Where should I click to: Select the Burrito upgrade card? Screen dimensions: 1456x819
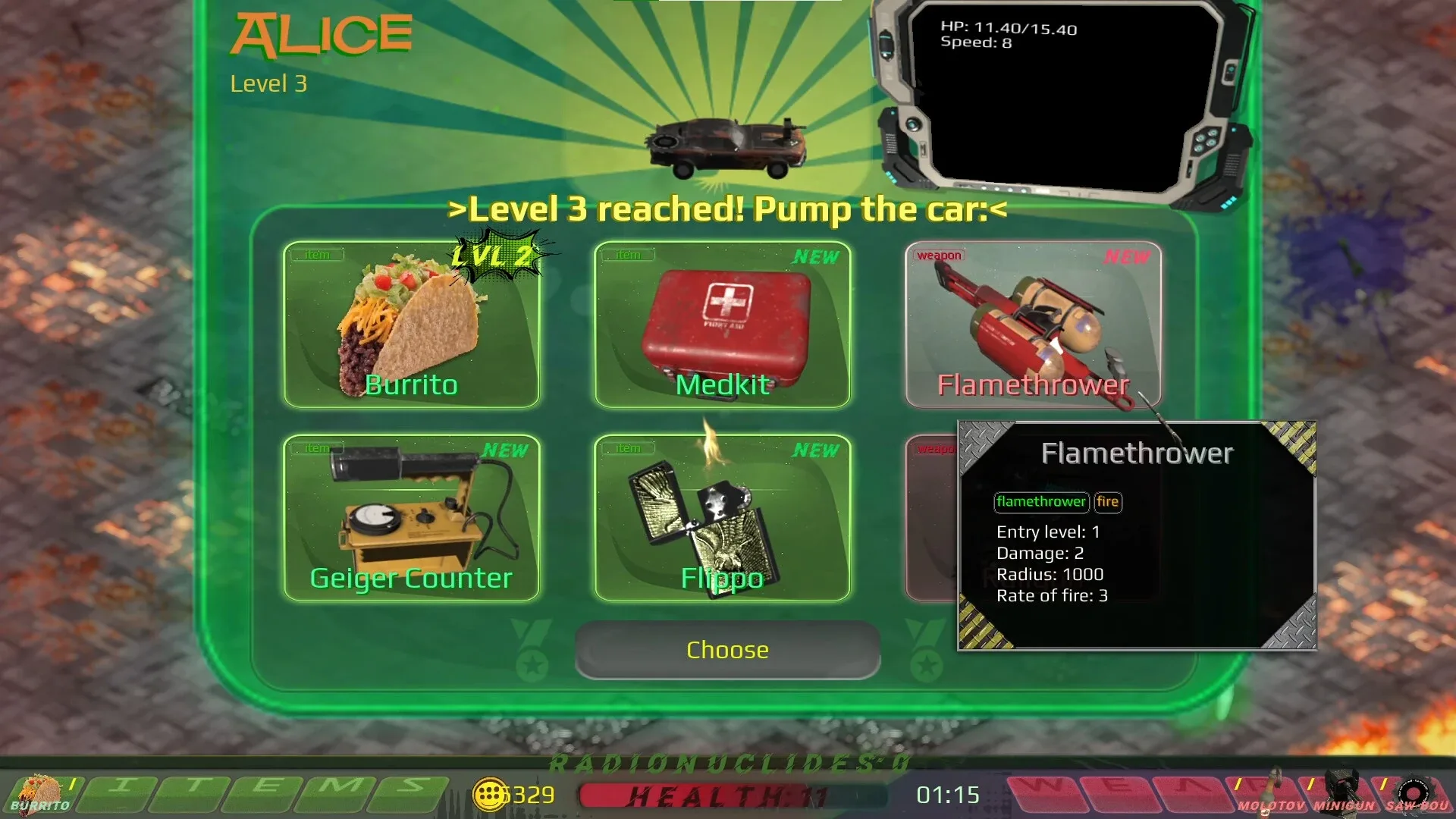tap(412, 326)
